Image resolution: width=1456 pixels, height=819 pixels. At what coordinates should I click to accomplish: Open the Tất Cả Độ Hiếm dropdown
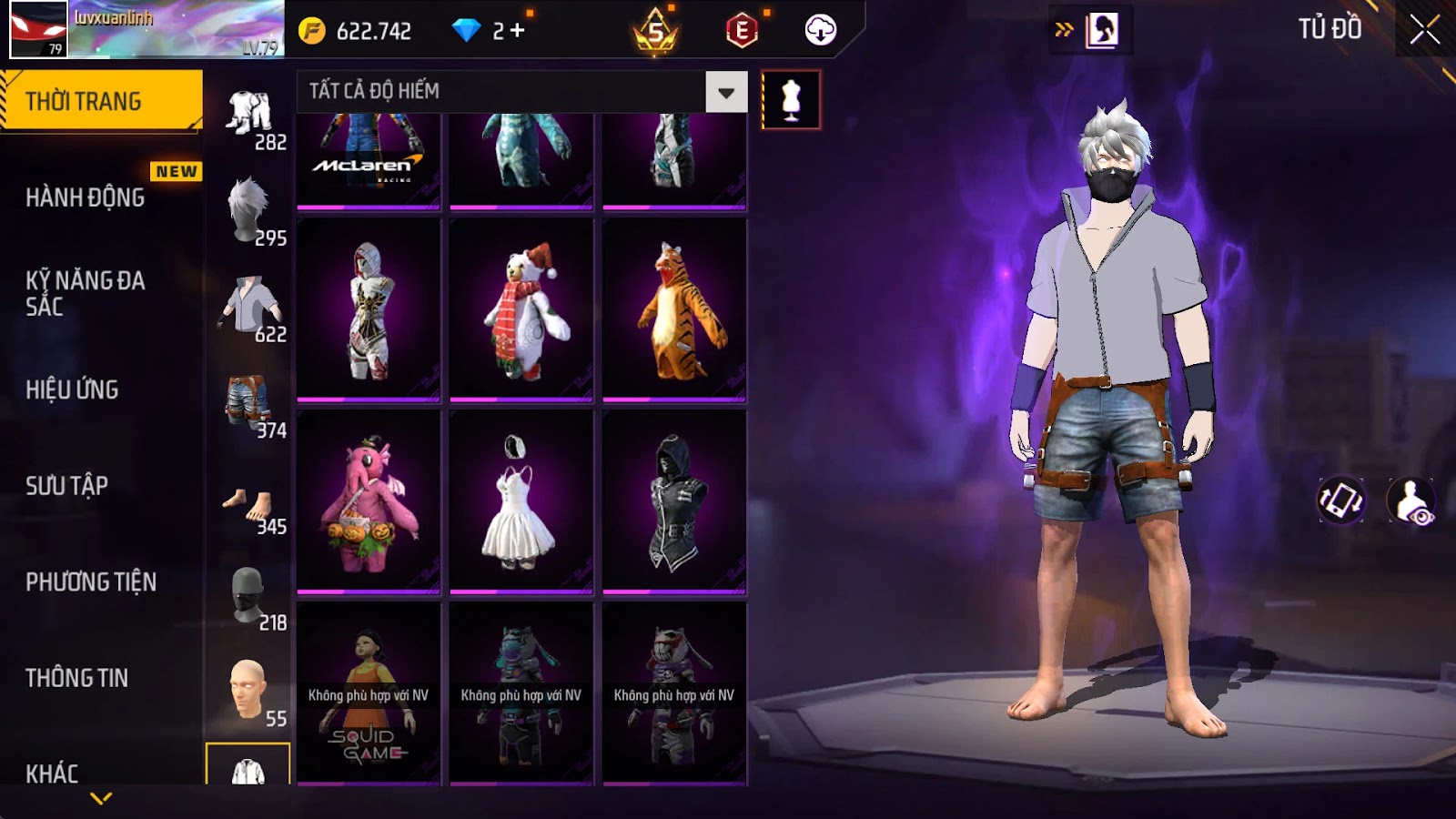(725, 92)
